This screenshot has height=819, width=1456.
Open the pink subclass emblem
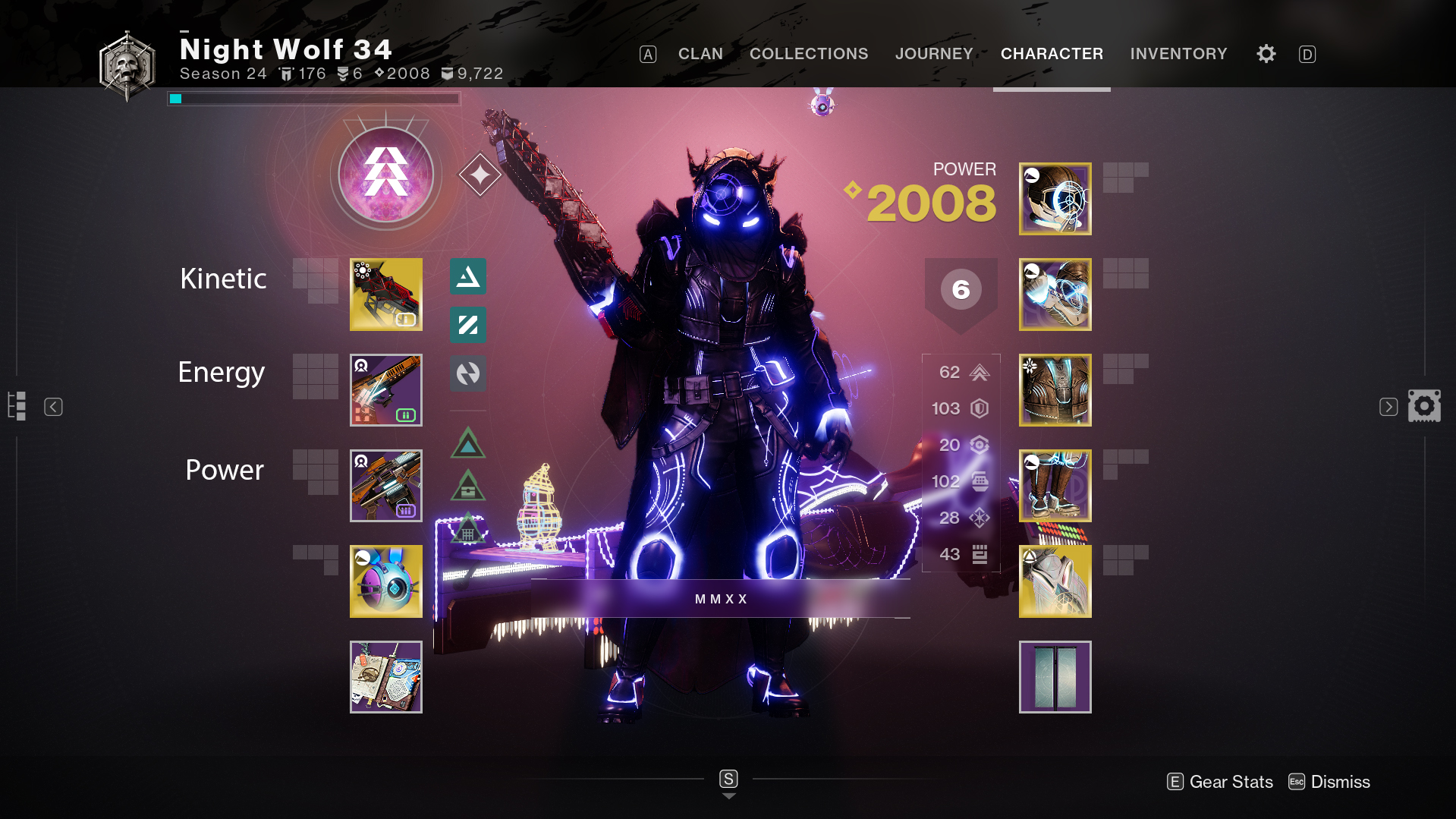(385, 175)
